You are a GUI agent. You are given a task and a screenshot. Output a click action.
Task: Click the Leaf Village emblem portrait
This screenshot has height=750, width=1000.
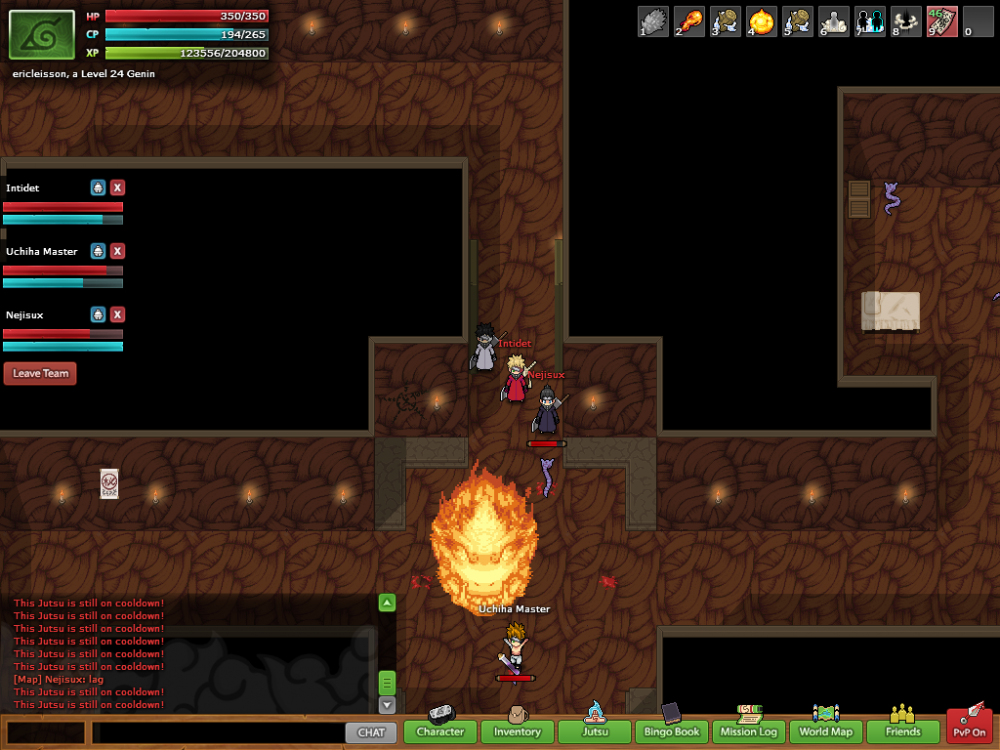tap(42, 35)
